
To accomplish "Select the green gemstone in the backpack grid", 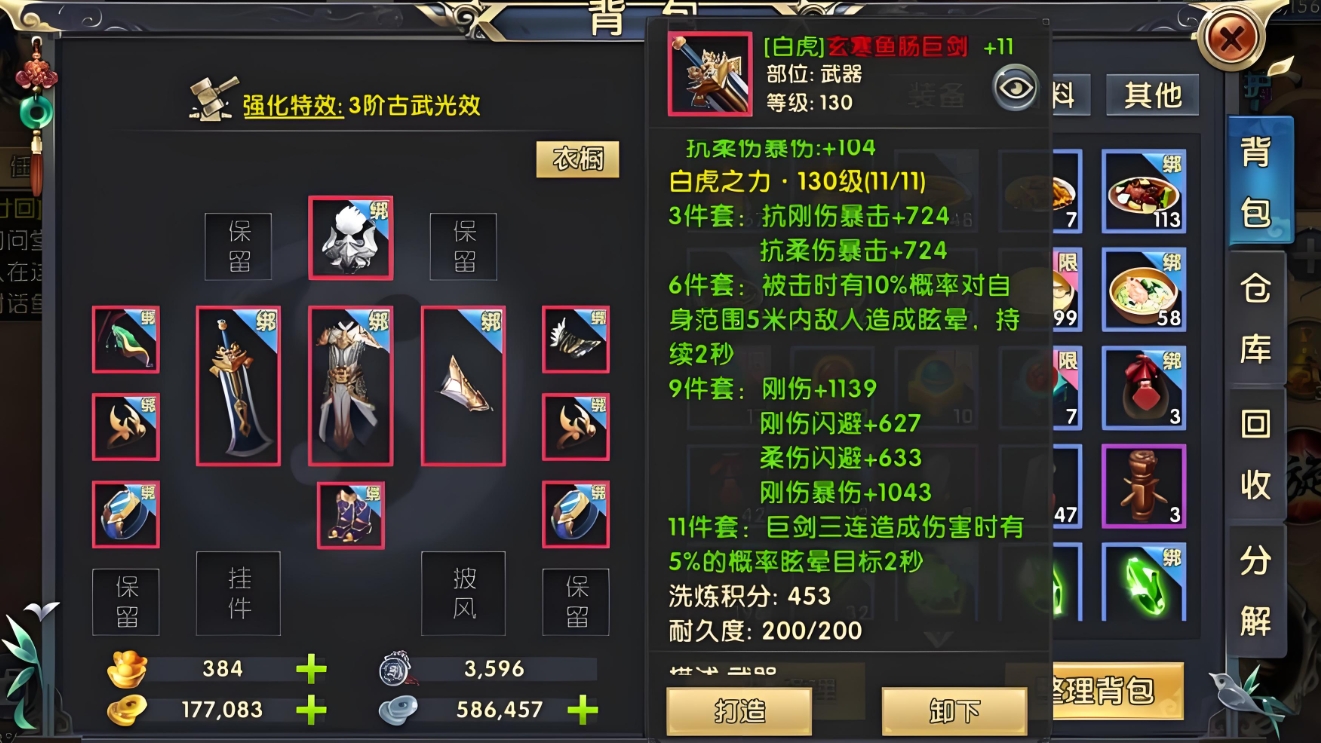I will [1143, 580].
